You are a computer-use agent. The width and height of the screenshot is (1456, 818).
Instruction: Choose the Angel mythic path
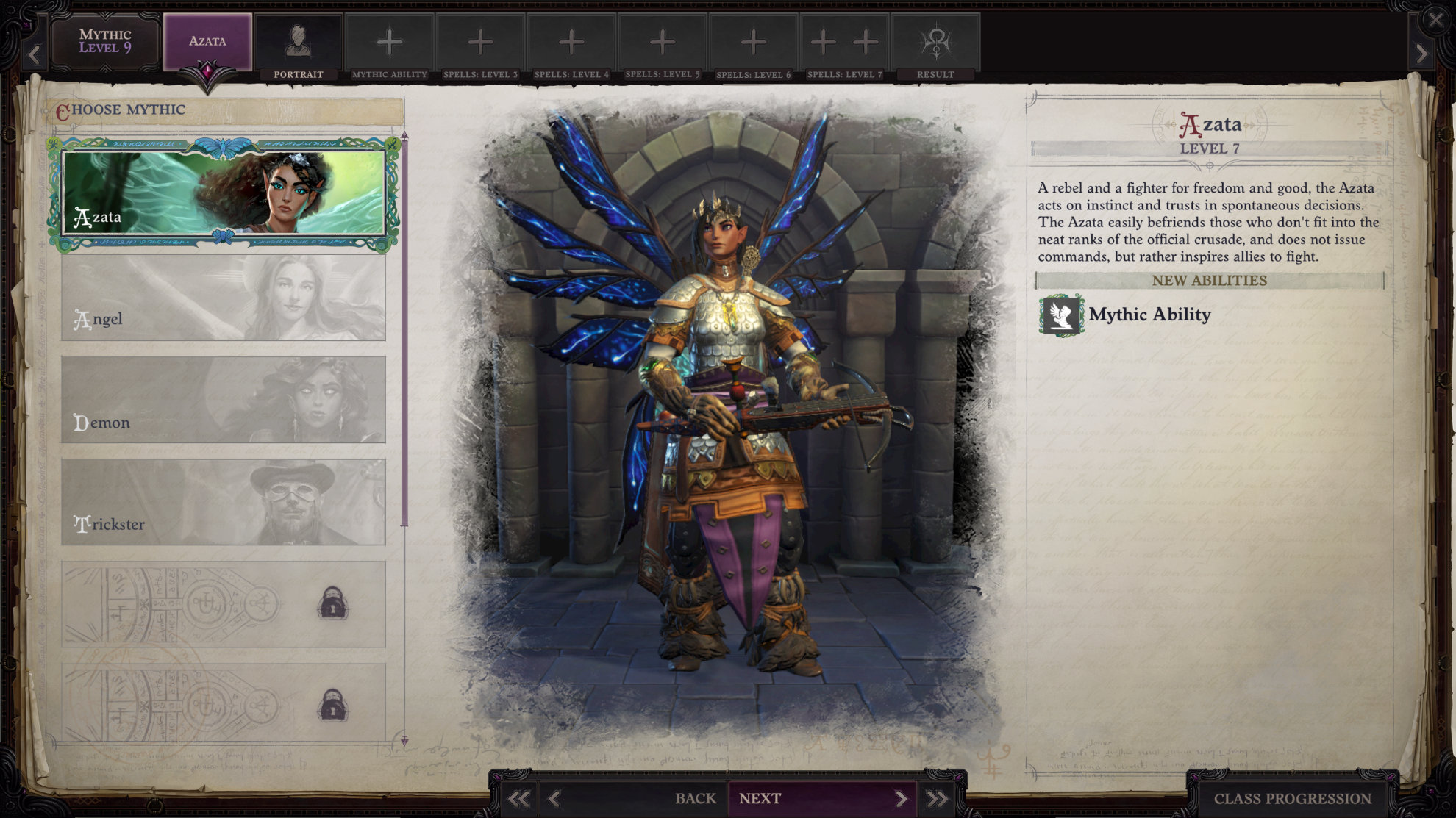point(224,298)
